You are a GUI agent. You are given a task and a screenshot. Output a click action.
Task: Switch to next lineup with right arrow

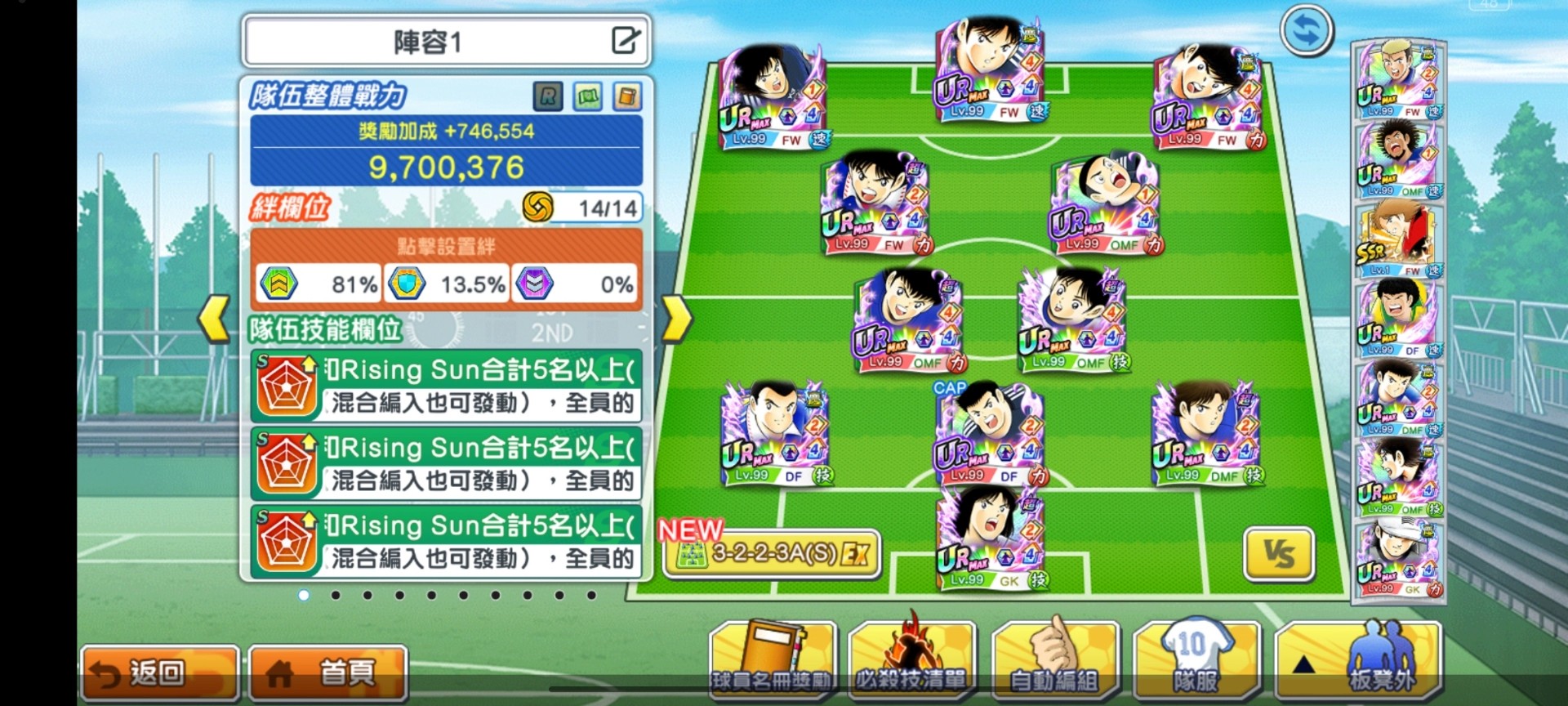click(x=676, y=318)
